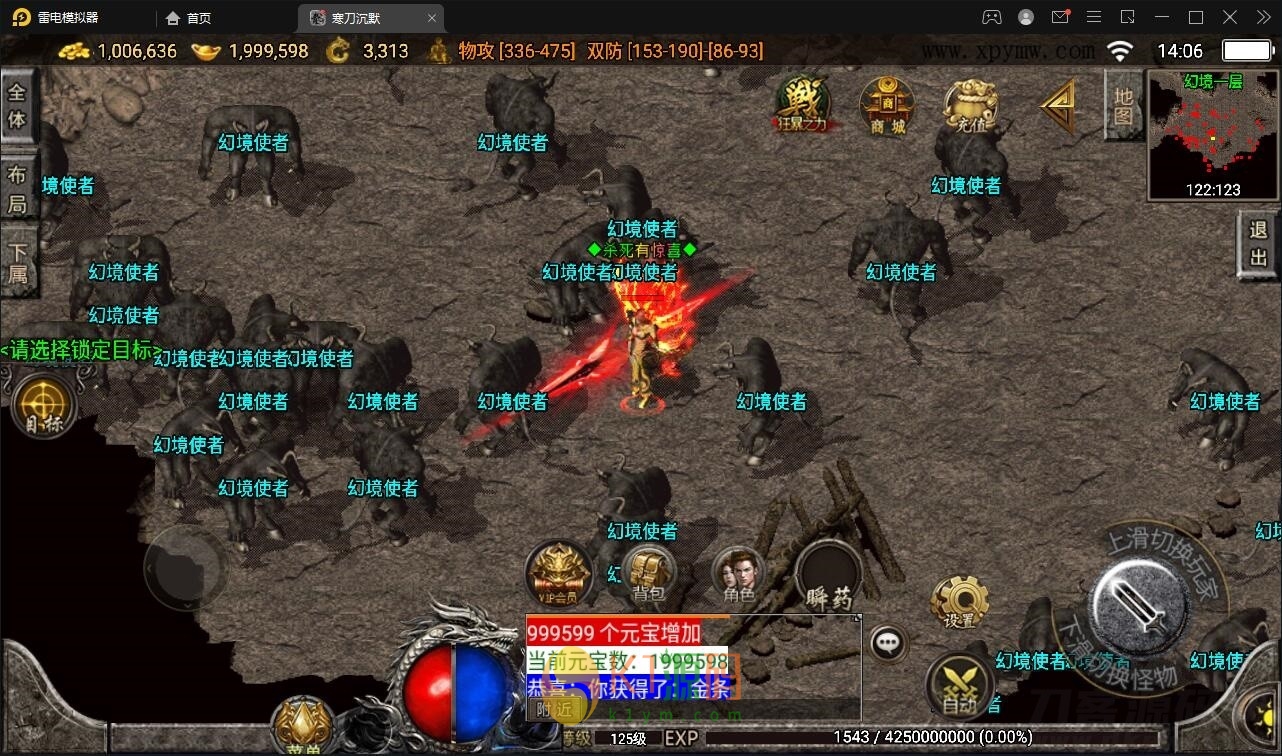Viewport: 1282px width, 756px height.
Task: Open the 设置 settings gear
Action: [959, 602]
